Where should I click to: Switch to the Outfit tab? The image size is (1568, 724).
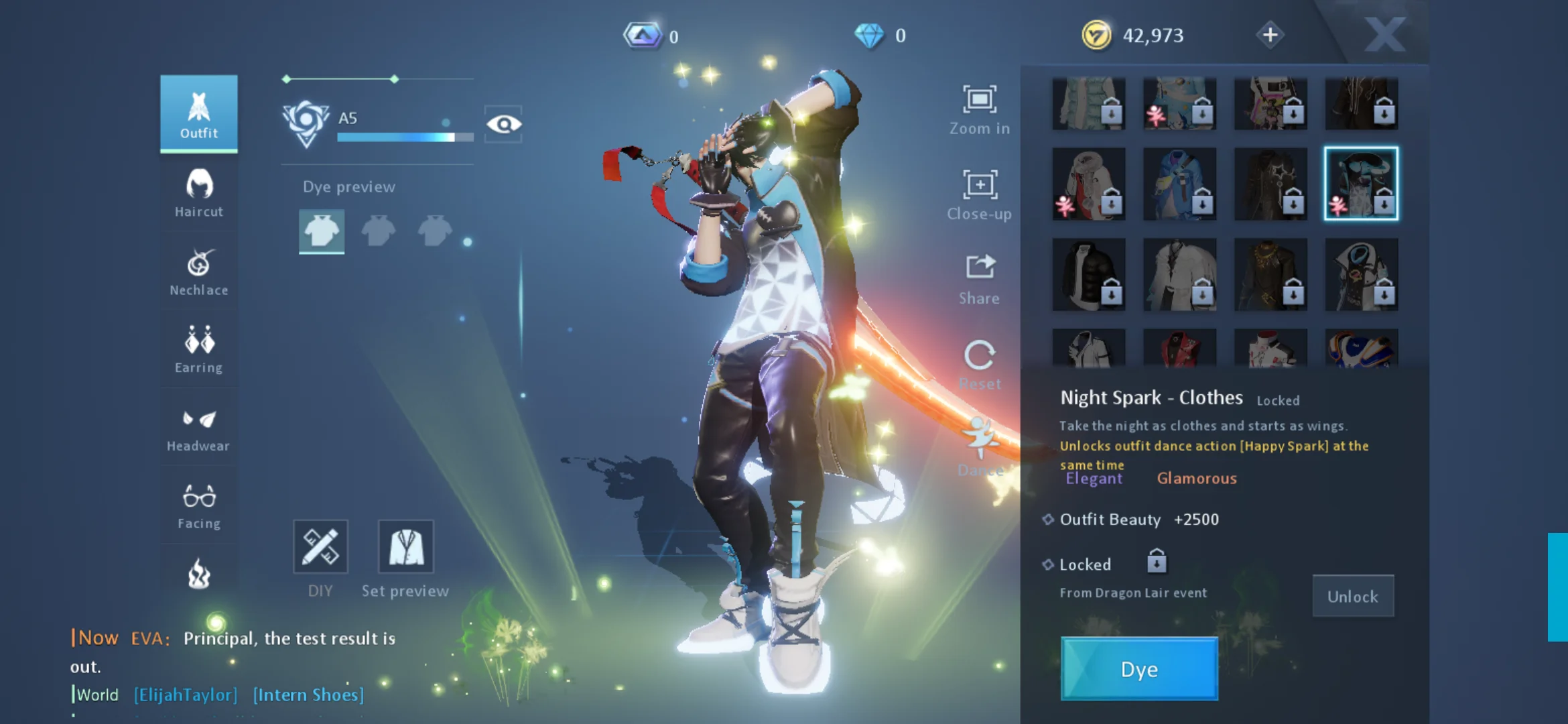point(198,114)
